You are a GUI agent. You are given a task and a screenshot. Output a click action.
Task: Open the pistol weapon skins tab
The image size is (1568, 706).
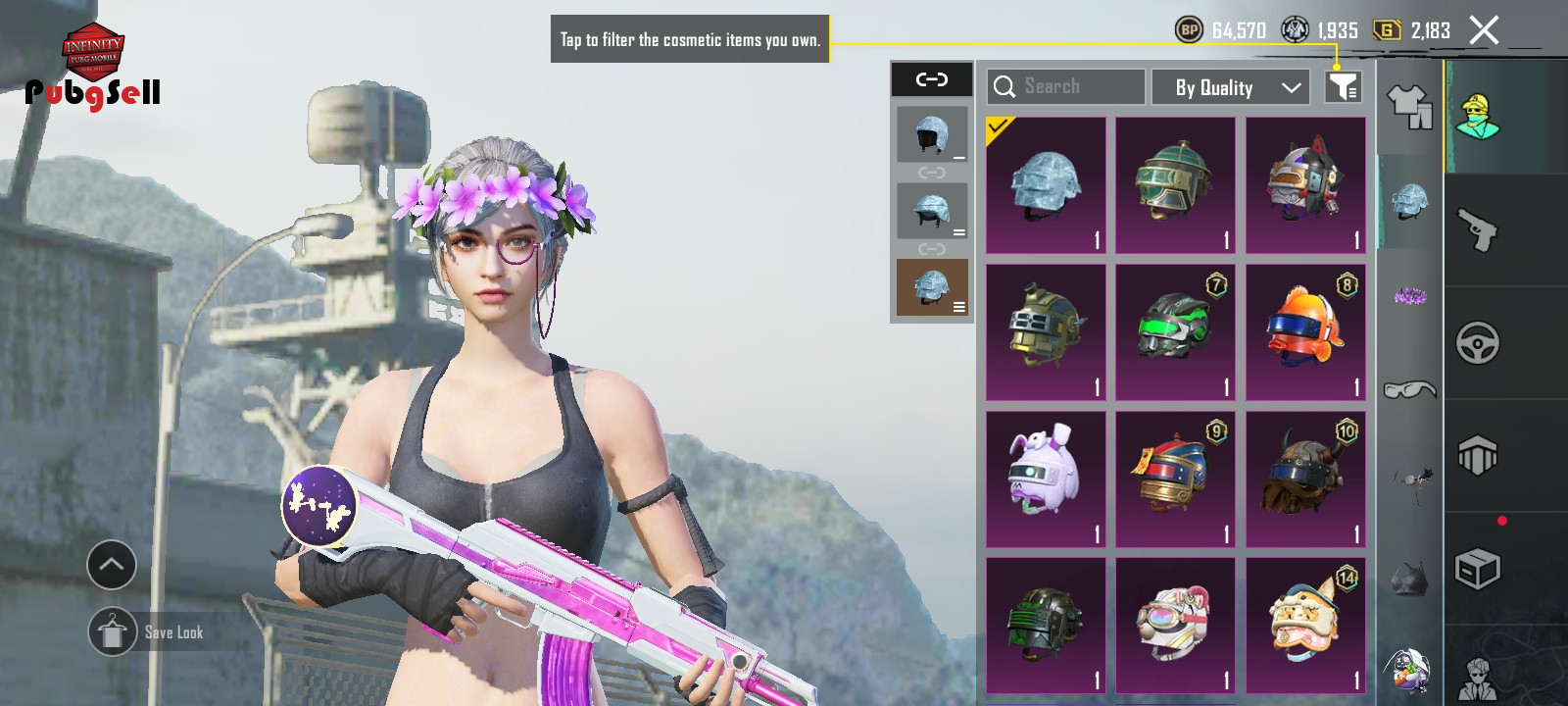(1478, 230)
